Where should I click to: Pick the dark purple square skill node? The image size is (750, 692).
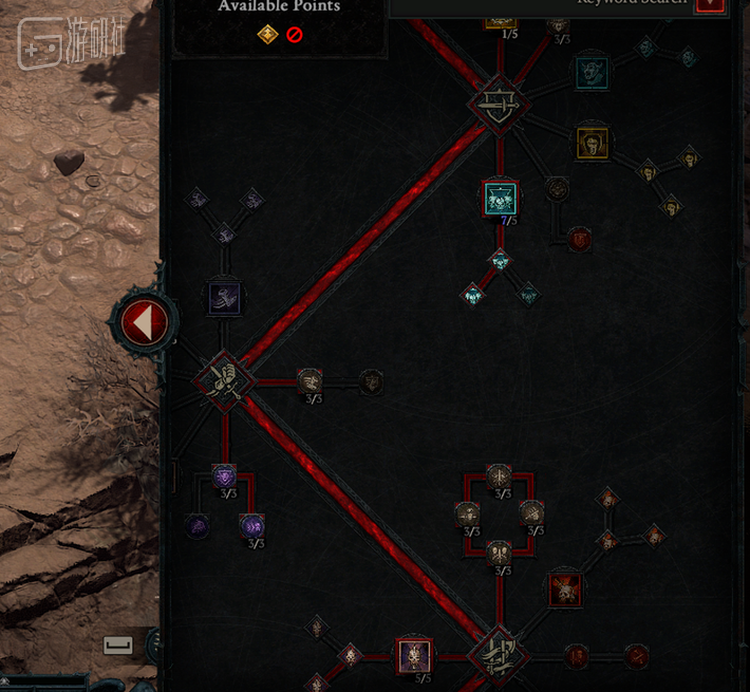click(x=224, y=297)
